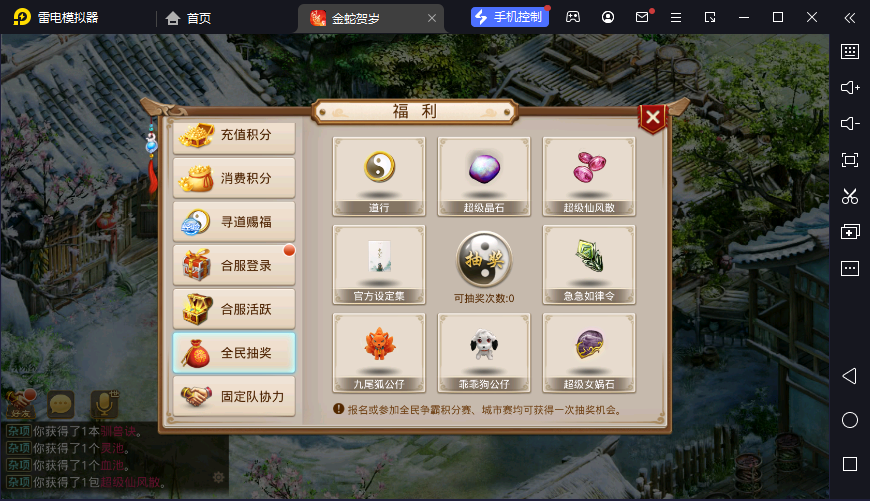View the 官方设定集 prize tile
This screenshot has height=501, width=870.
(x=379, y=264)
